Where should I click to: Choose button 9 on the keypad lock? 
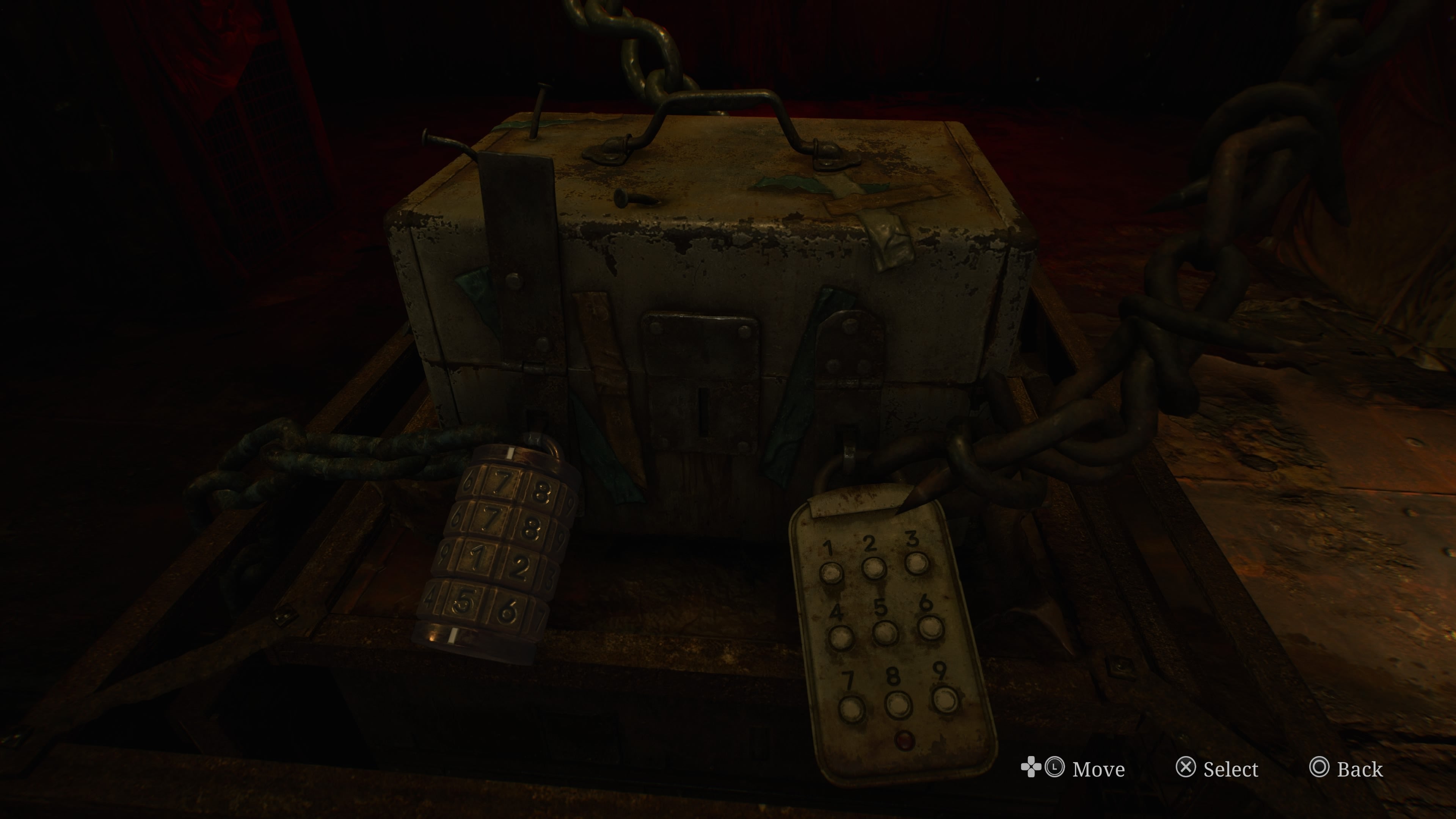(x=946, y=699)
